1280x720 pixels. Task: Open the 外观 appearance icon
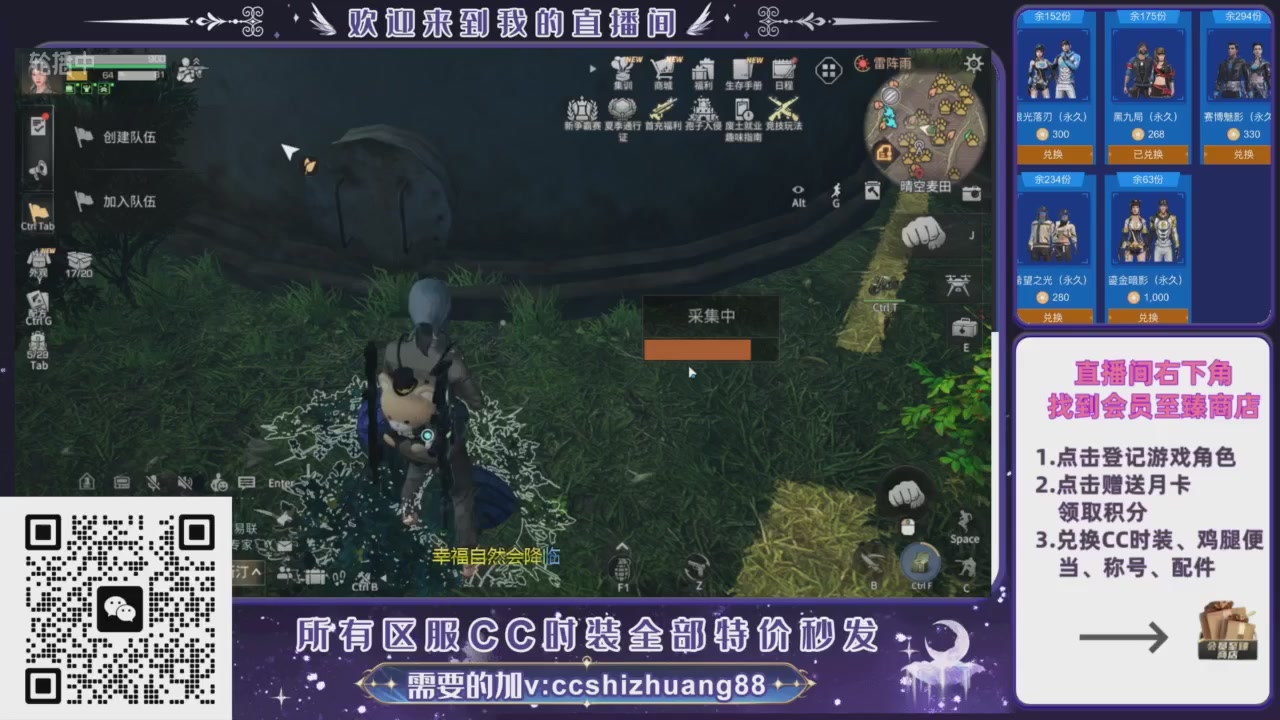click(38, 257)
